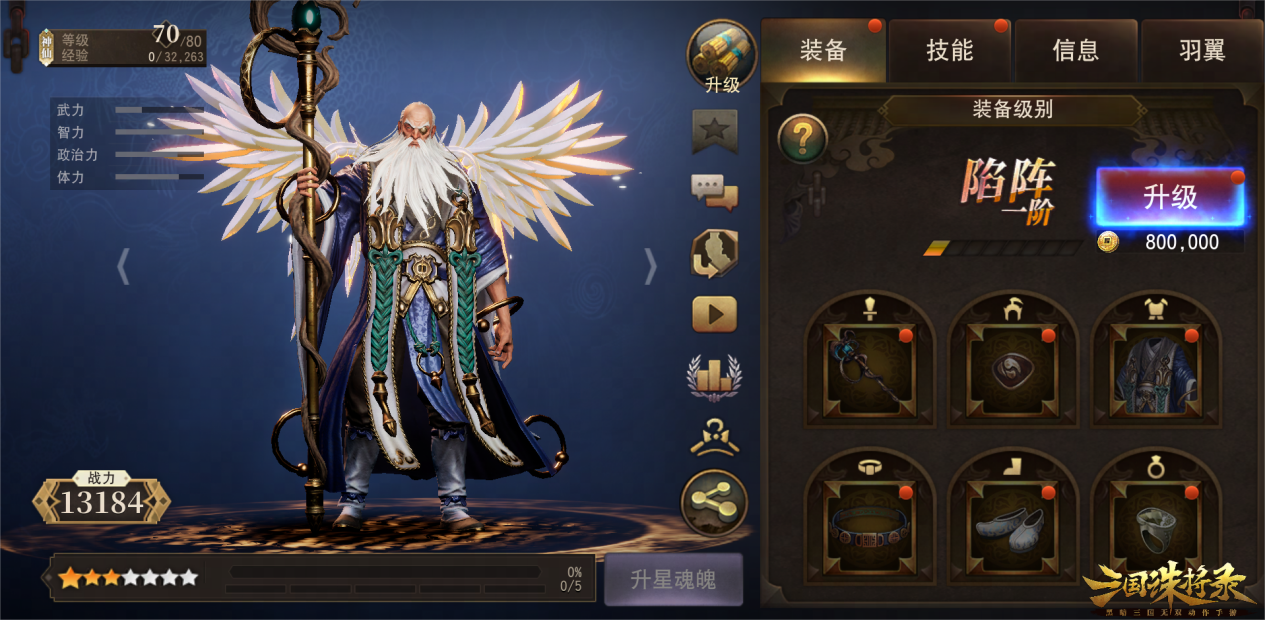Tap the round scroll 升级 level-up icon
This screenshot has height=620, width=1265.
coord(721,56)
